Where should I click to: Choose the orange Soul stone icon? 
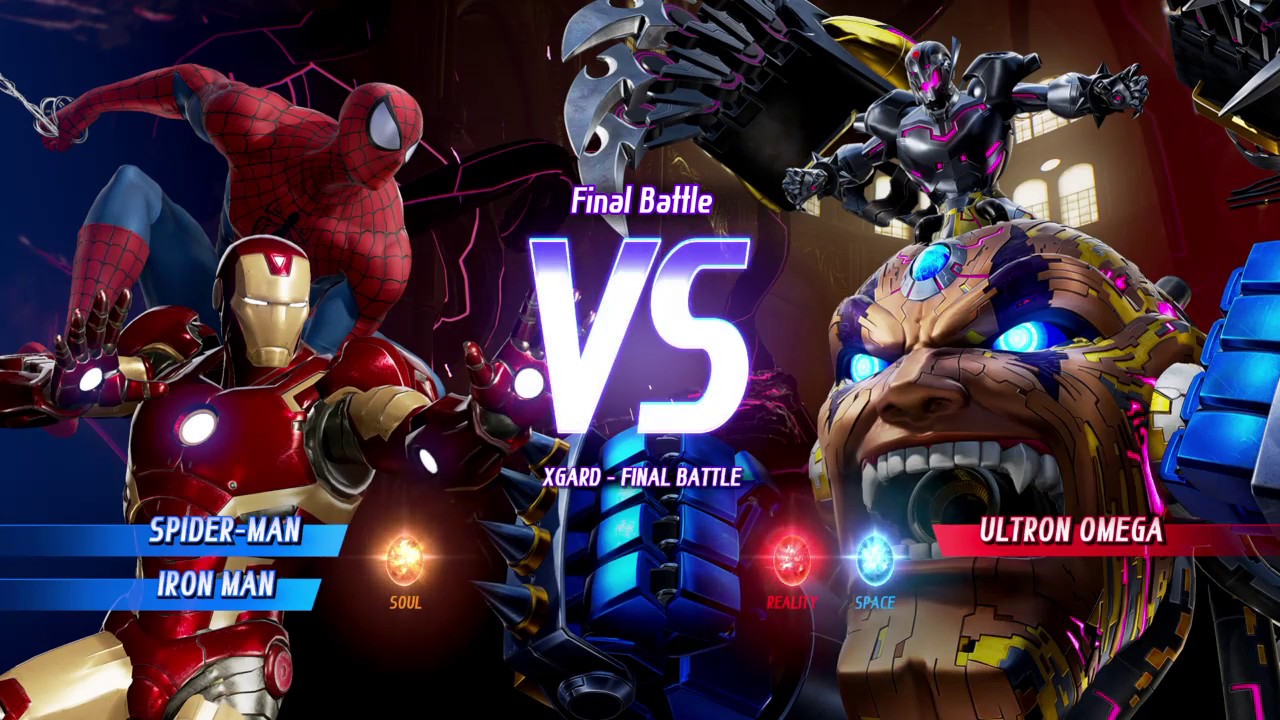pos(405,559)
